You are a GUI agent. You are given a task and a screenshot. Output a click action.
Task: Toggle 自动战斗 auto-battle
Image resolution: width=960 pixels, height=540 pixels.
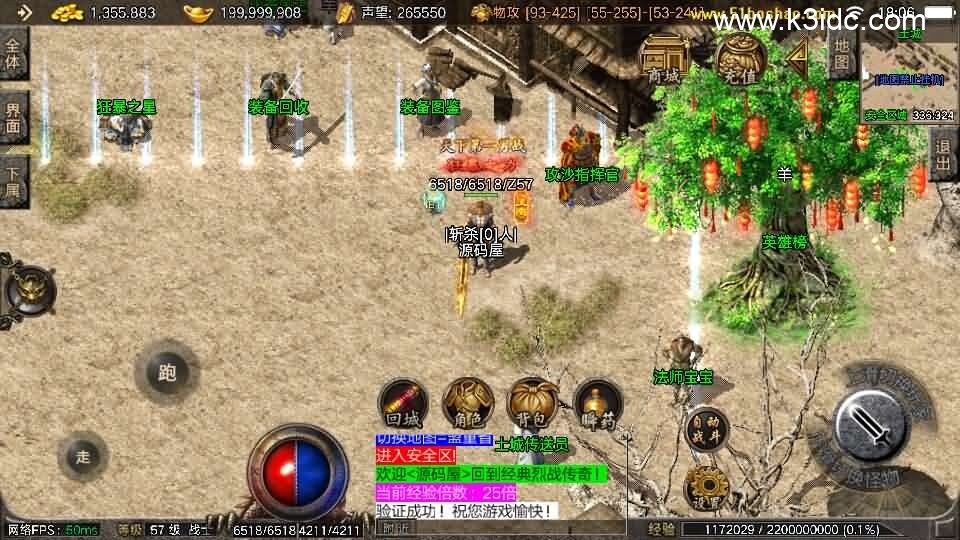(707, 429)
